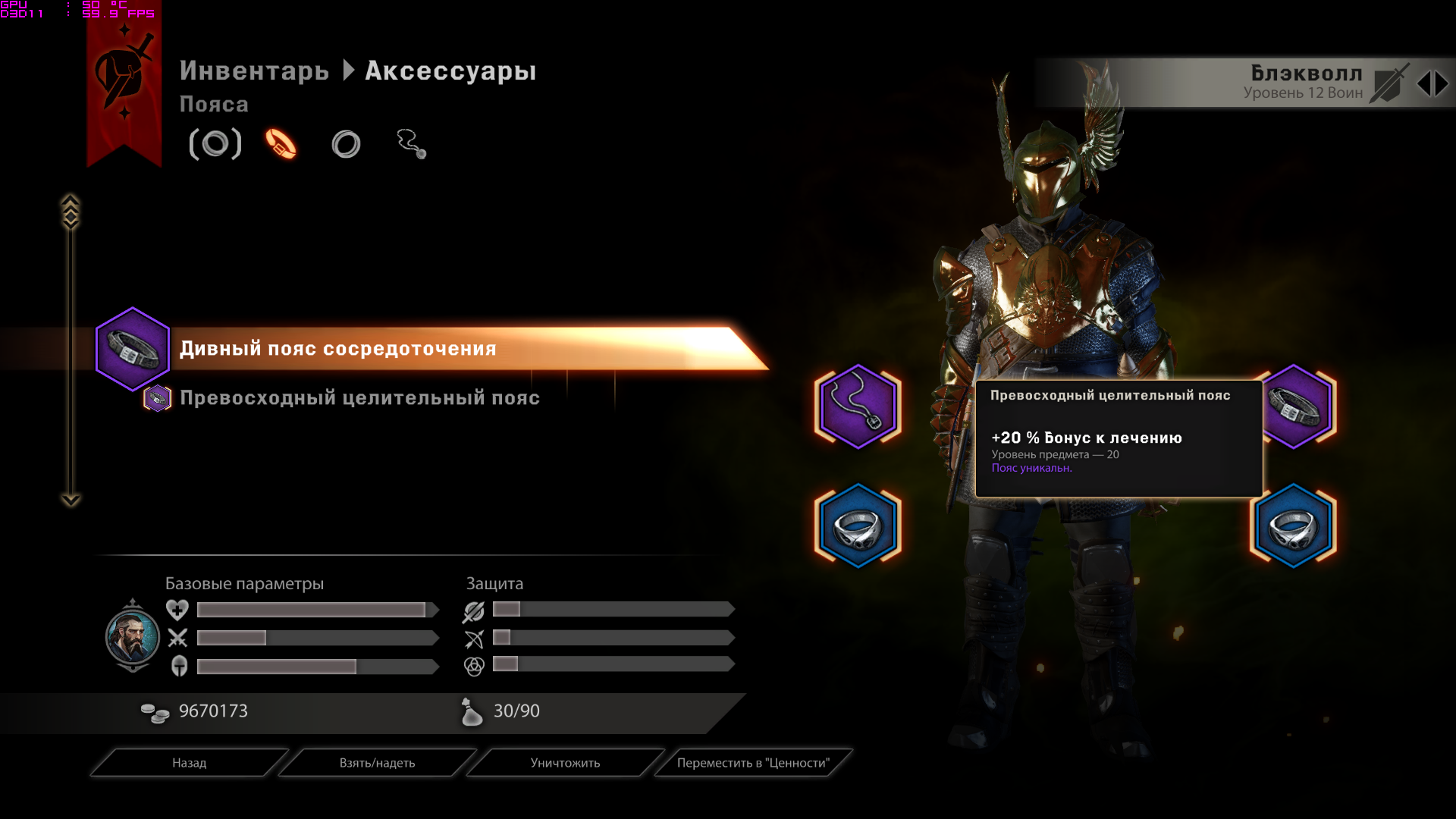Screen dimensions: 1456x819
Task: Open the belts category tab
Action: tap(281, 144)
